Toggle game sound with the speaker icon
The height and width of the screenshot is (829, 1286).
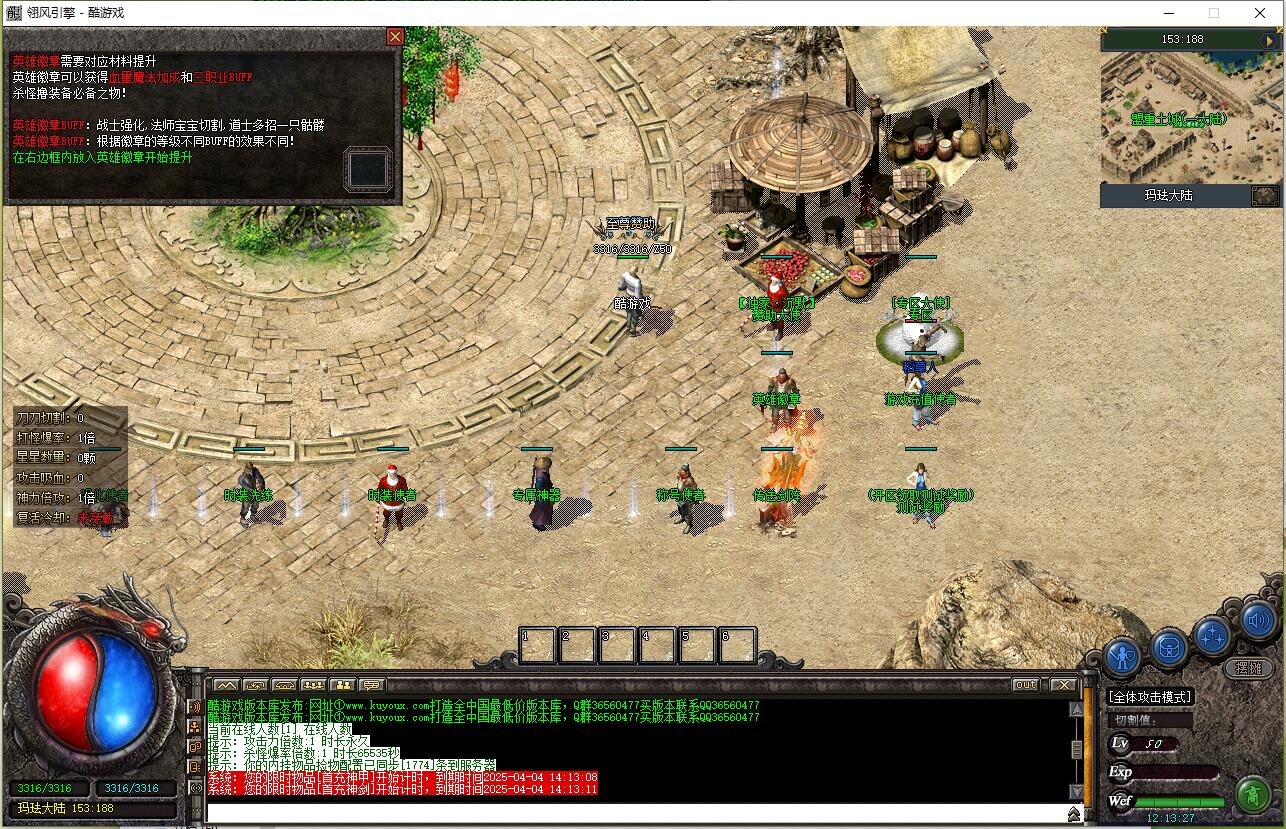1258,621
